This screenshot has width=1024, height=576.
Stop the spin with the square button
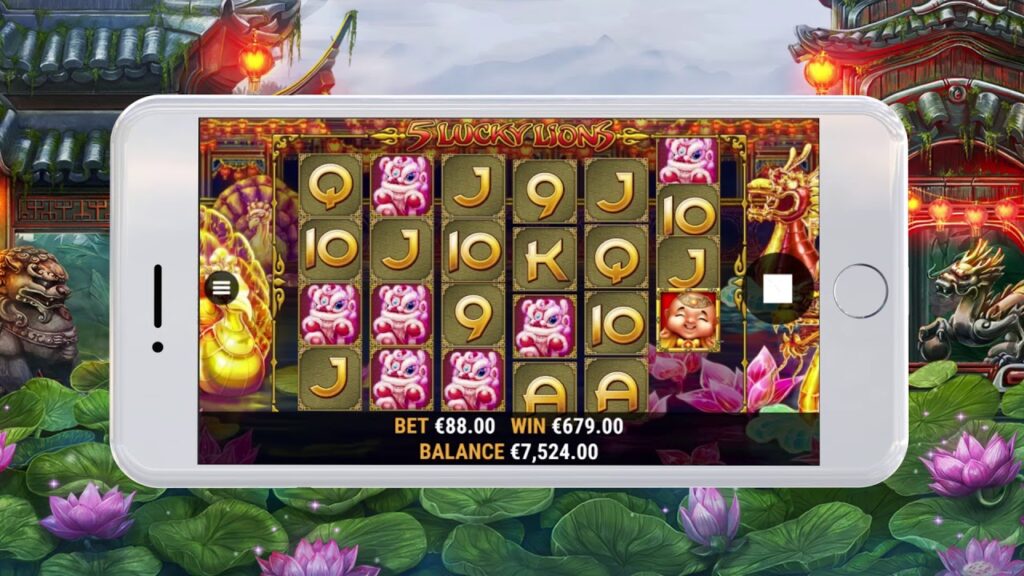777,289
